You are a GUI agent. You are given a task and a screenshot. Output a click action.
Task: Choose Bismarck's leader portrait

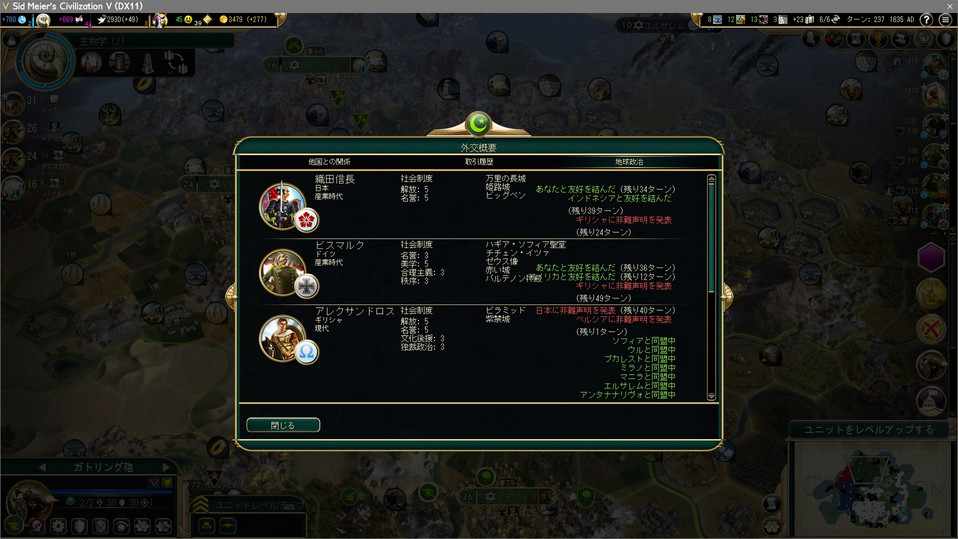pos(281,270)
